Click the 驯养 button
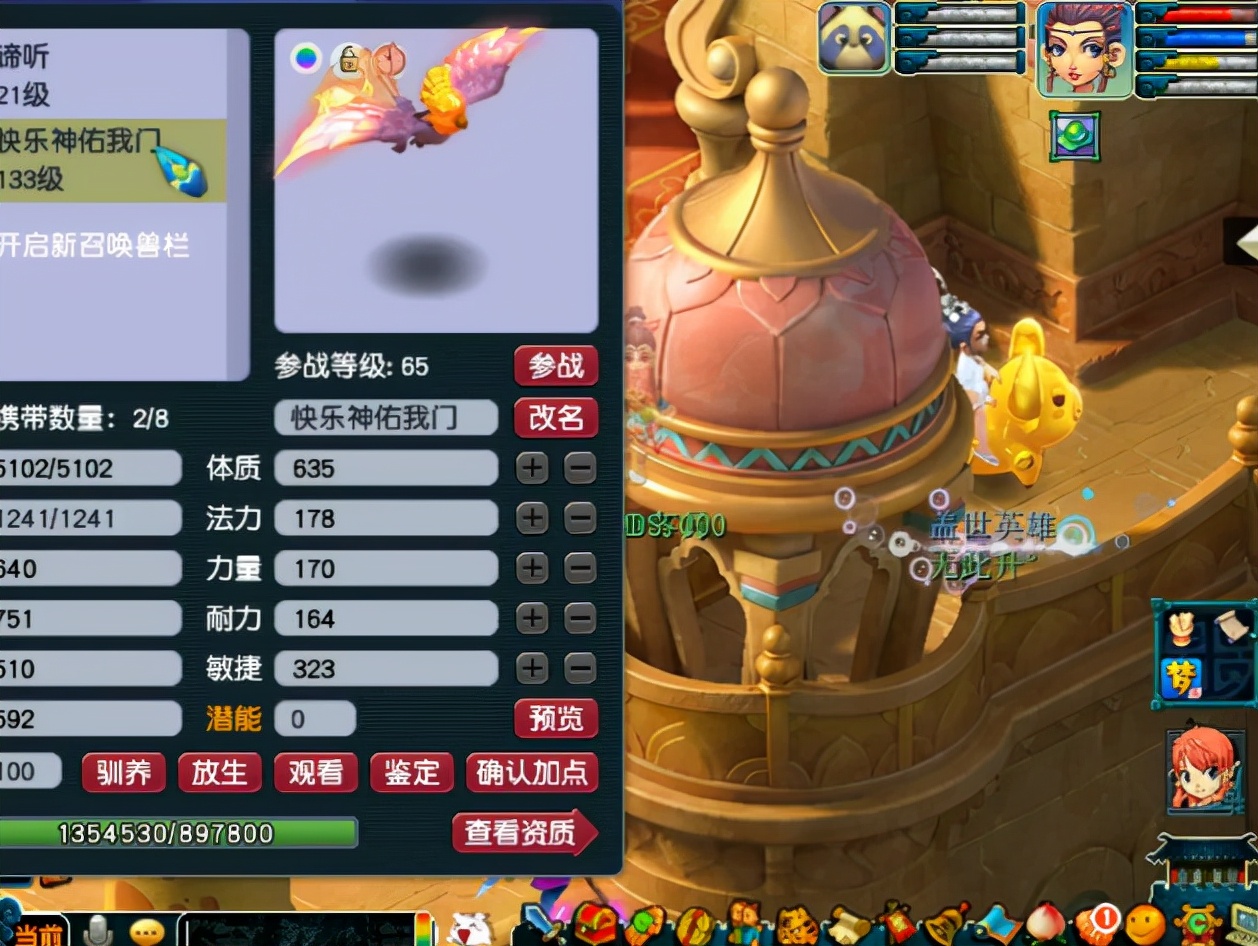This screenshot has width=1258, height=946. pyautogui.click(x=123, y=772)
